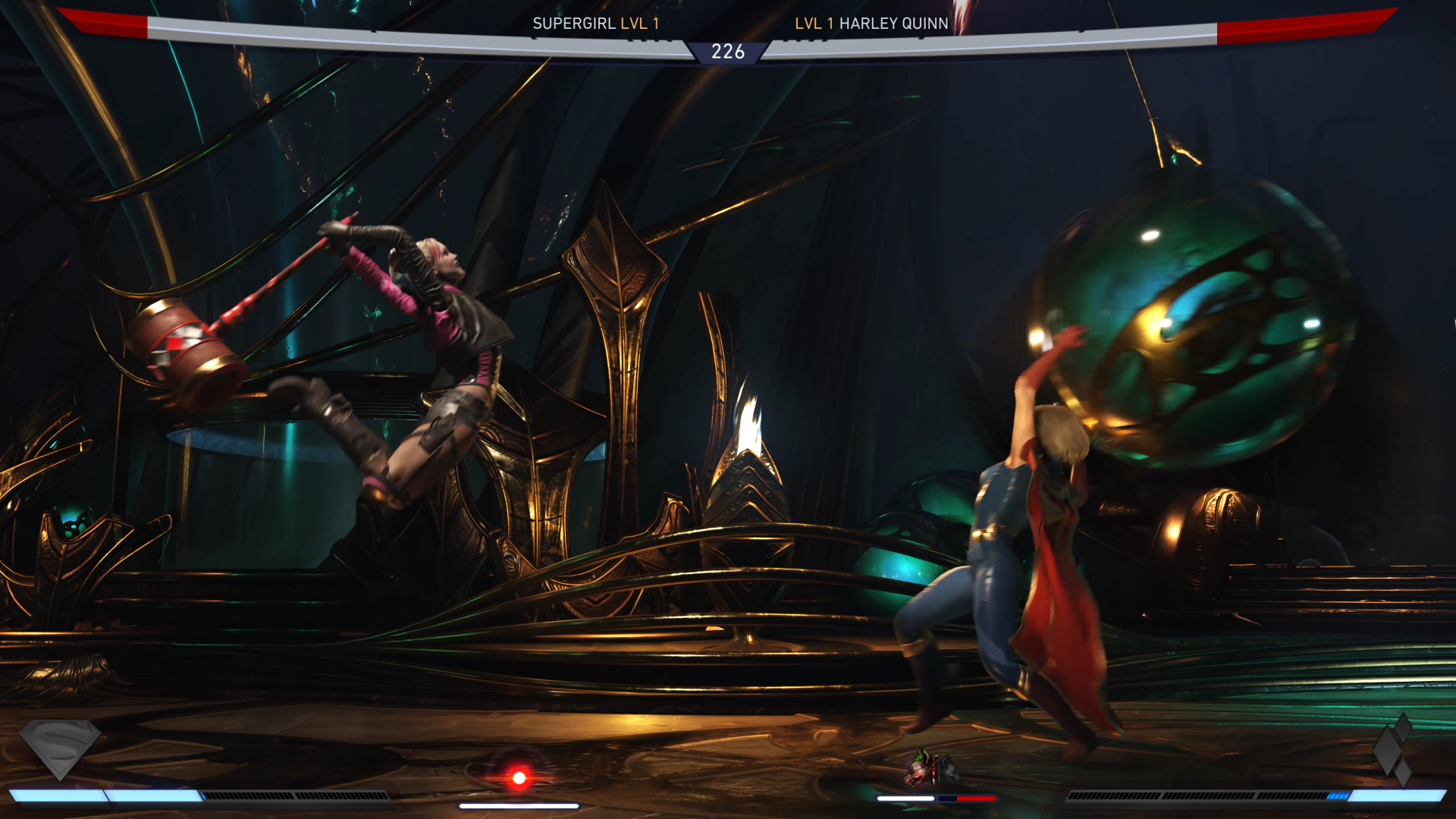The height and width of the screenshot is (819, 1456).
Task: Click Supergirl's S-shield emblem icon
Action: (x=60, y=748)
